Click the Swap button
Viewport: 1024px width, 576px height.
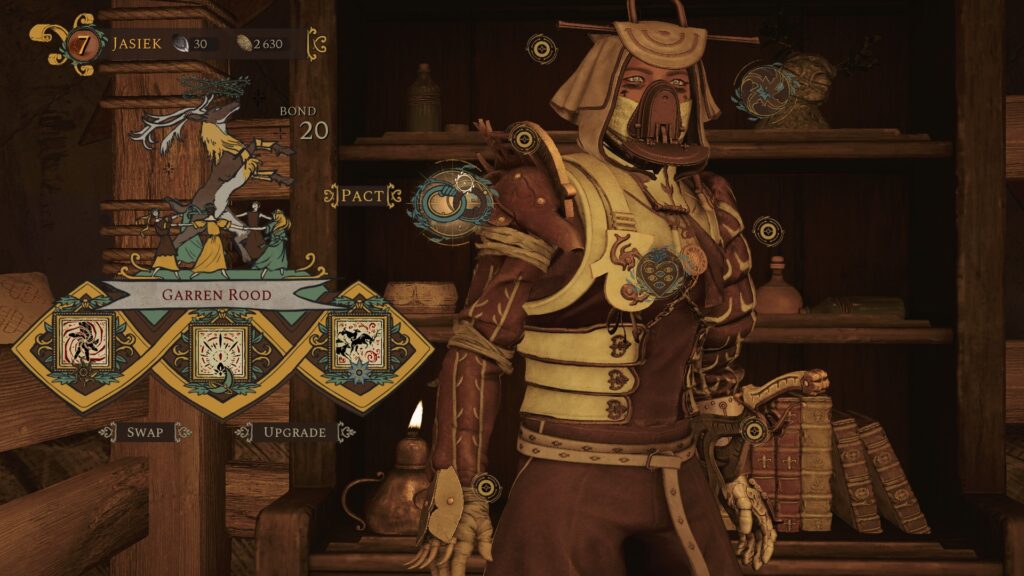(x=145, y=432)
